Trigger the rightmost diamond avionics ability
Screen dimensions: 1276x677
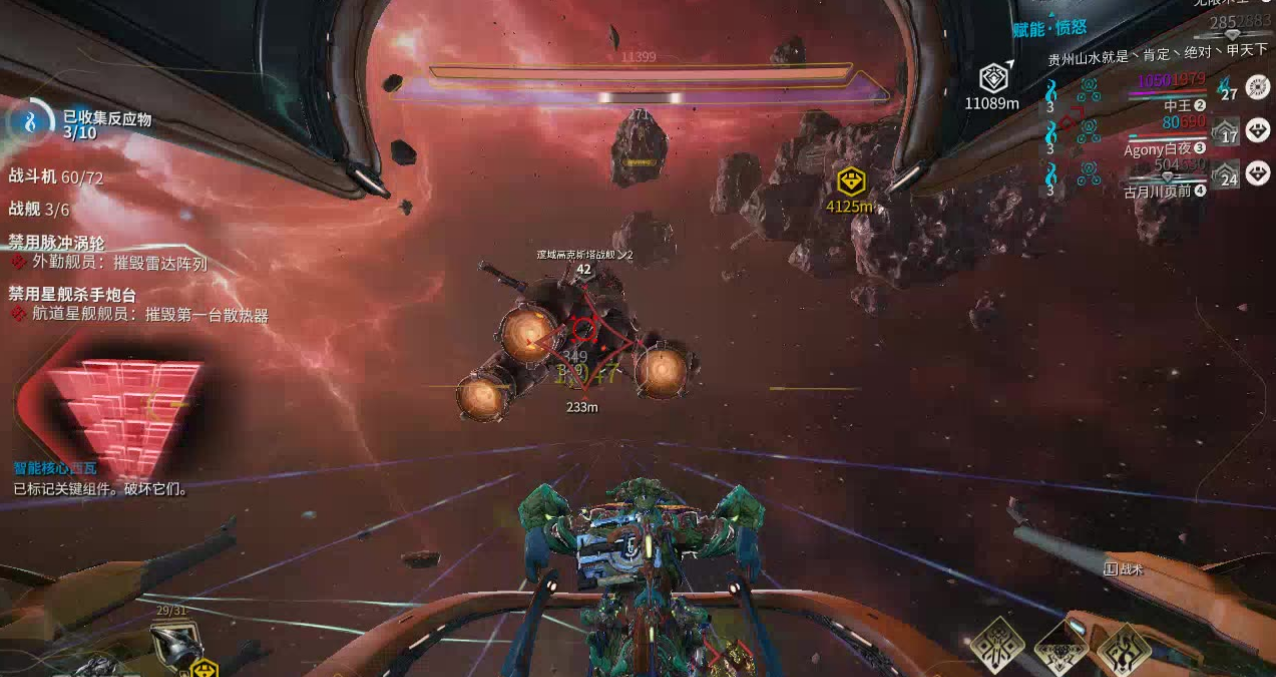(x=1126, y=648)
